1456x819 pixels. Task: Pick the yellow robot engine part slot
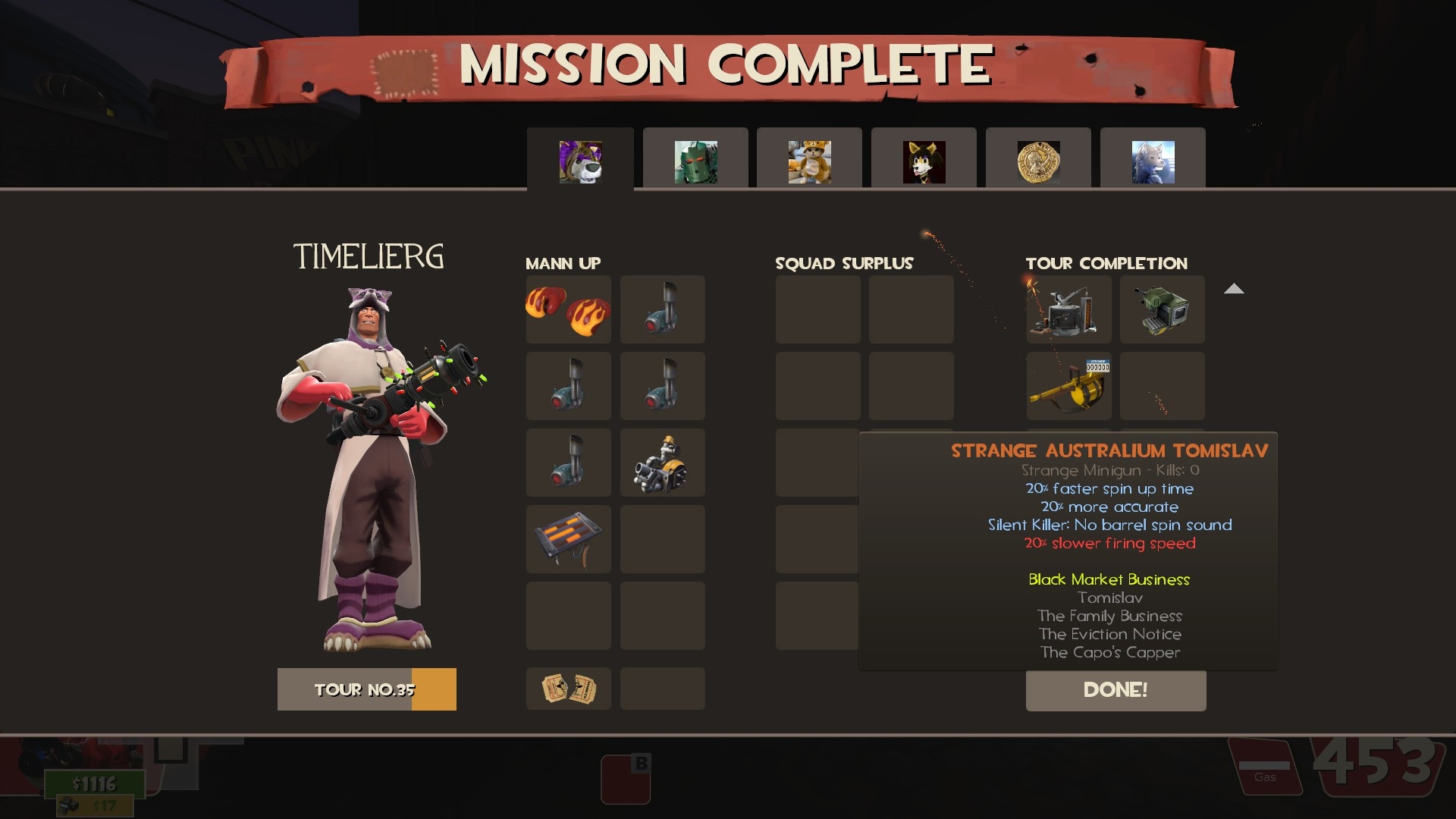[x=662, y=463]
